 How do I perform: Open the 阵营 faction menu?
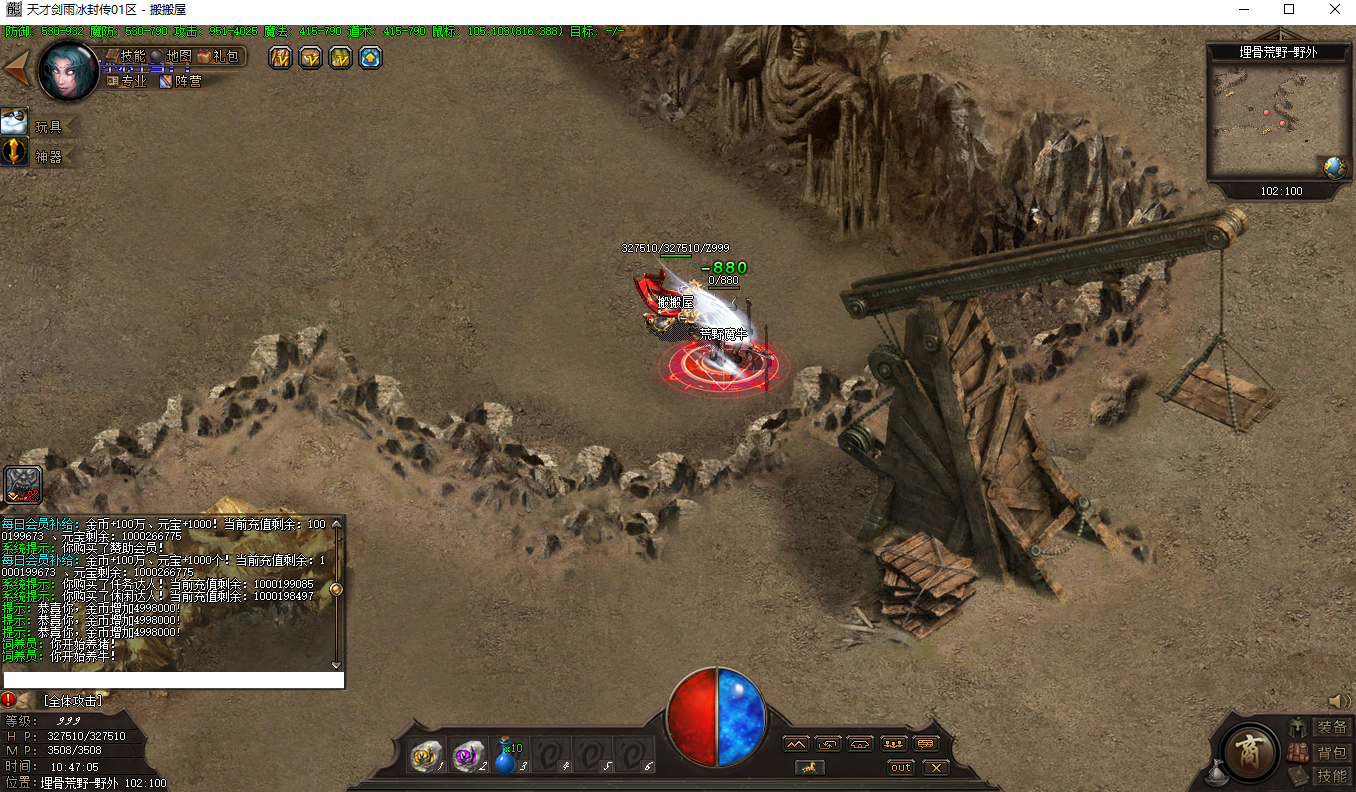(181, 81)
